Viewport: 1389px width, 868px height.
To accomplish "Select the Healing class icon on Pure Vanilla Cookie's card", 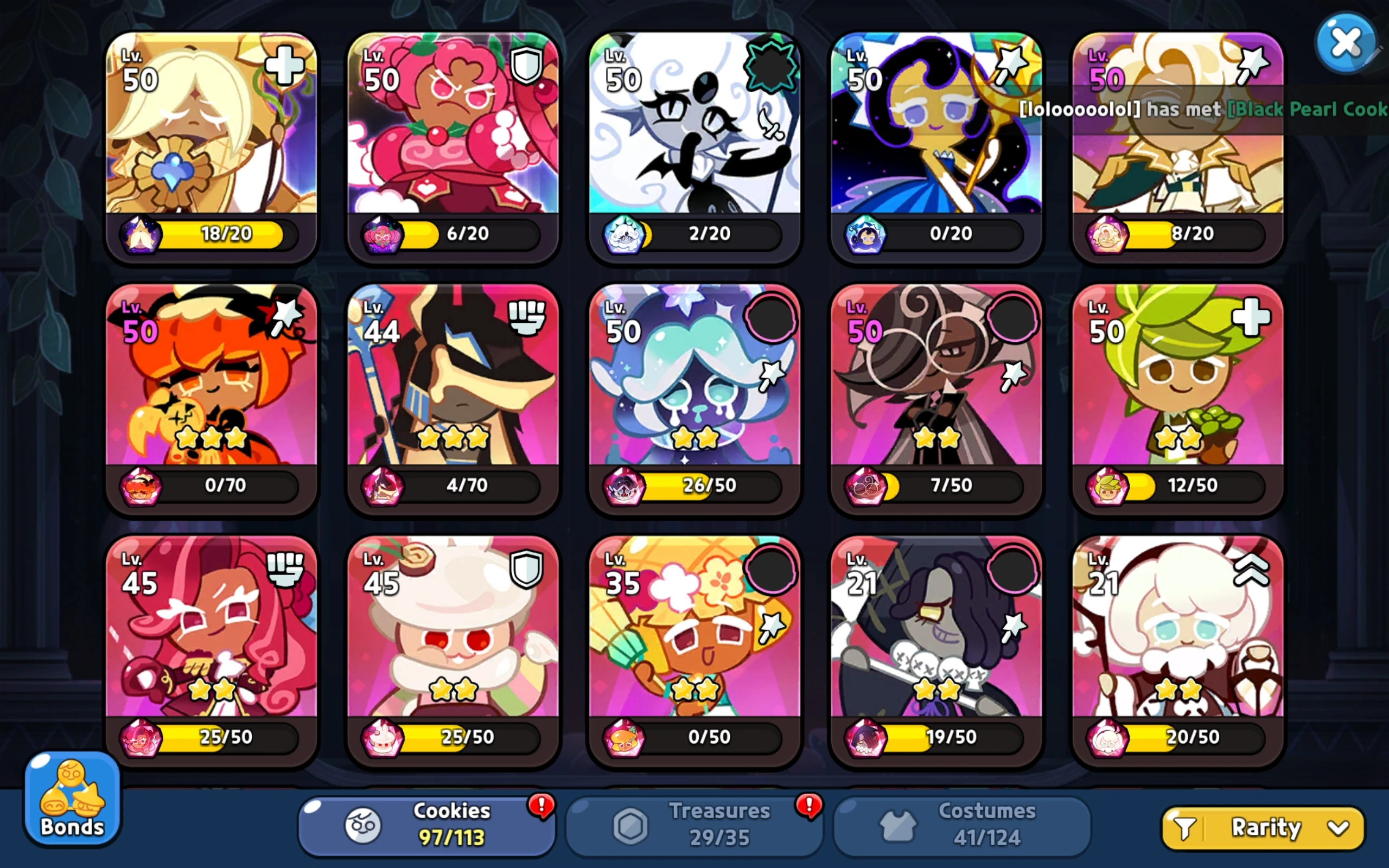I will (x=285, y=65).
